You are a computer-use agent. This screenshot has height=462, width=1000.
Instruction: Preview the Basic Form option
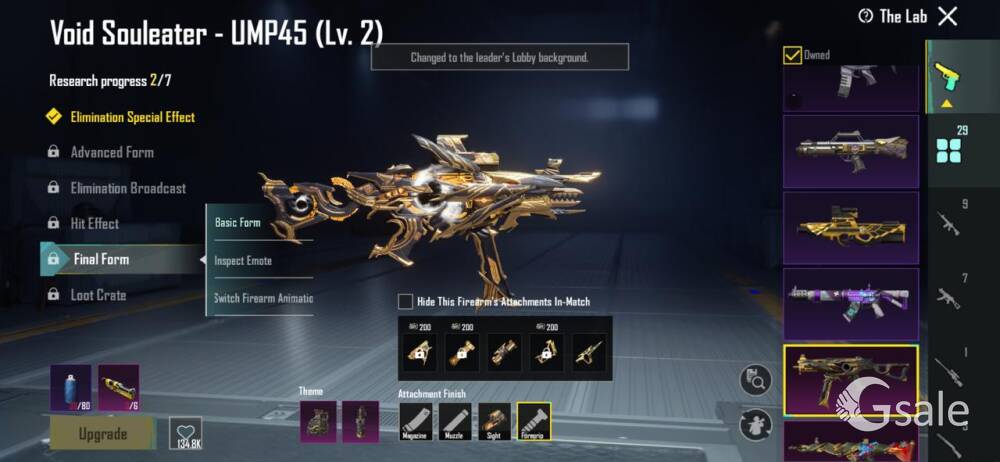(238, 222)
